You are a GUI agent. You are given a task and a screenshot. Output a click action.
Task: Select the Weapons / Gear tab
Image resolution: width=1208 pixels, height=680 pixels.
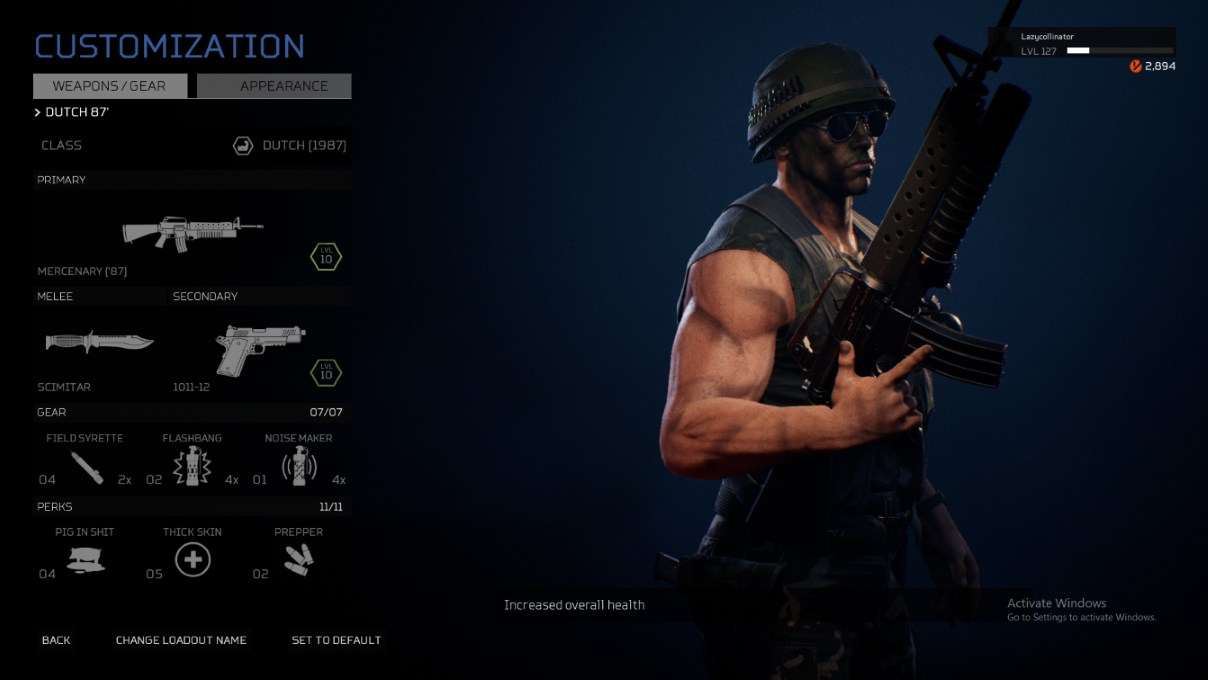pos(110,86)
